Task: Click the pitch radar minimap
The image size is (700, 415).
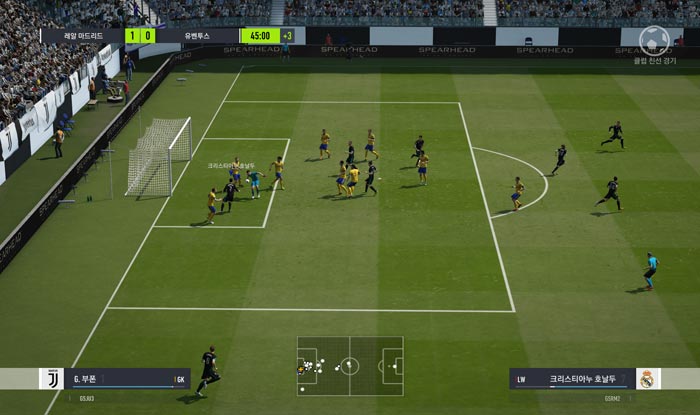Action: 350,365
